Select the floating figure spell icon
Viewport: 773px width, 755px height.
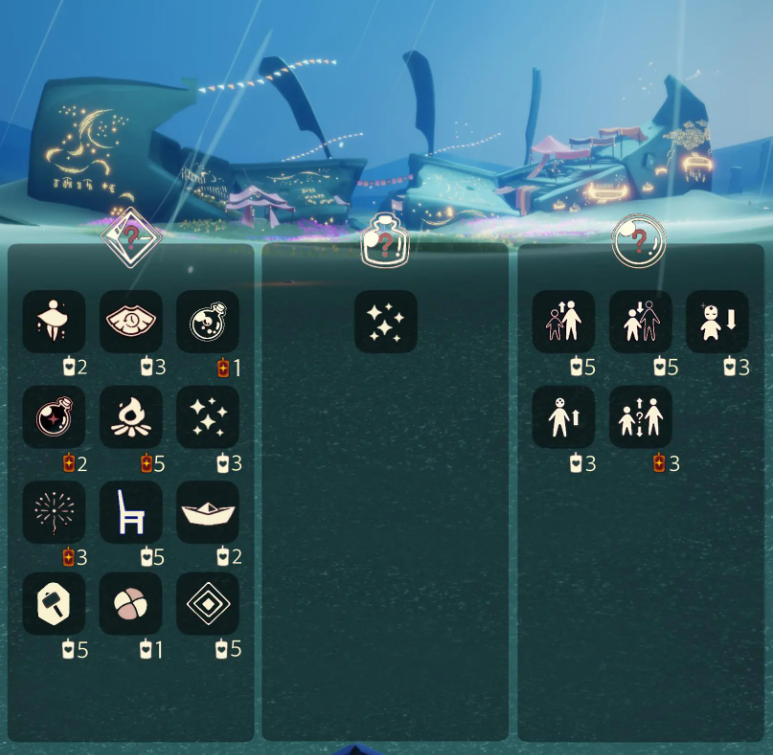pyautogui.click(x=54, y=322)
